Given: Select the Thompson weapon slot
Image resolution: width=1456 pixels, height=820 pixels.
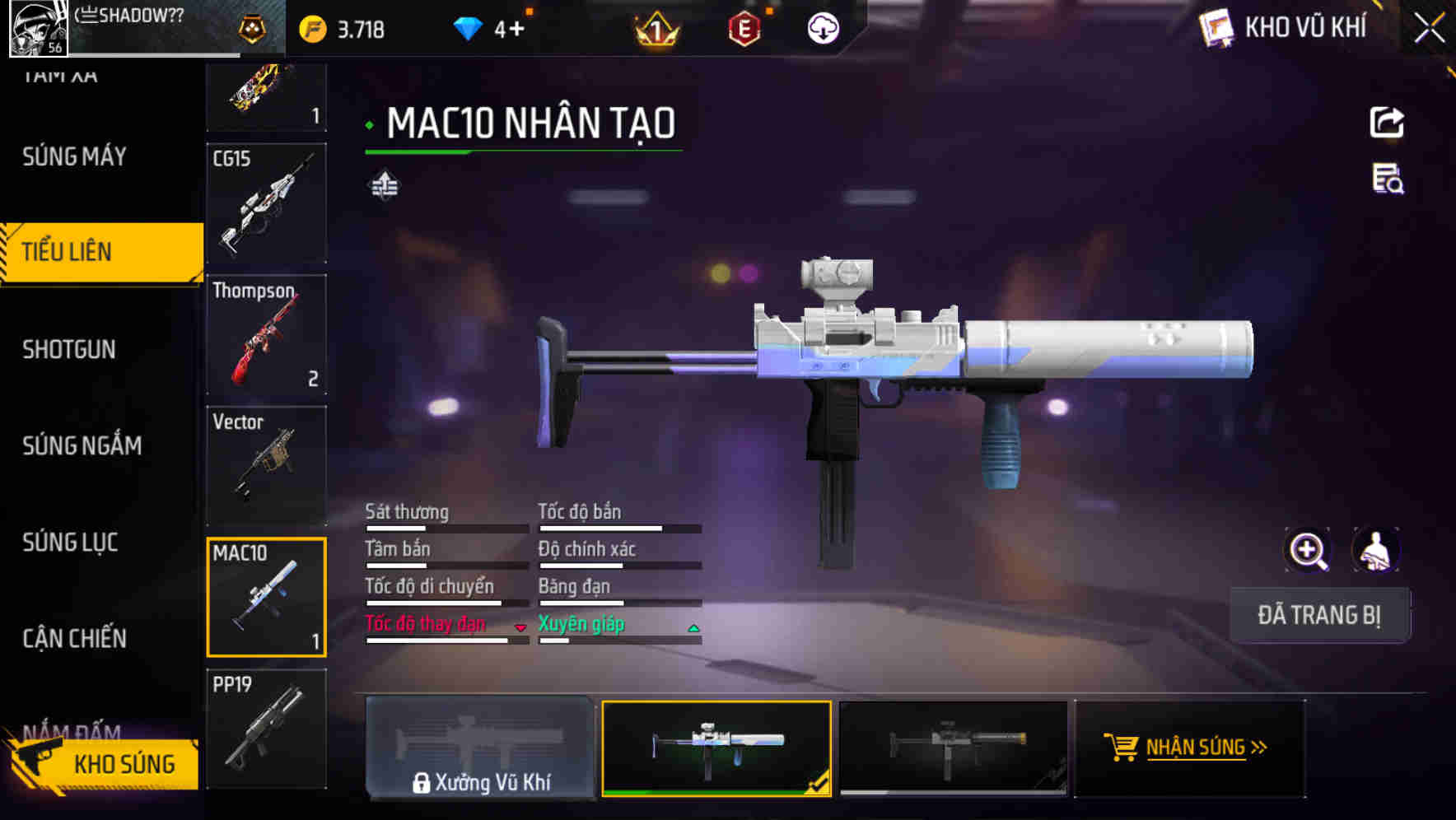Looking at the screenshot, I should [266, 334].
